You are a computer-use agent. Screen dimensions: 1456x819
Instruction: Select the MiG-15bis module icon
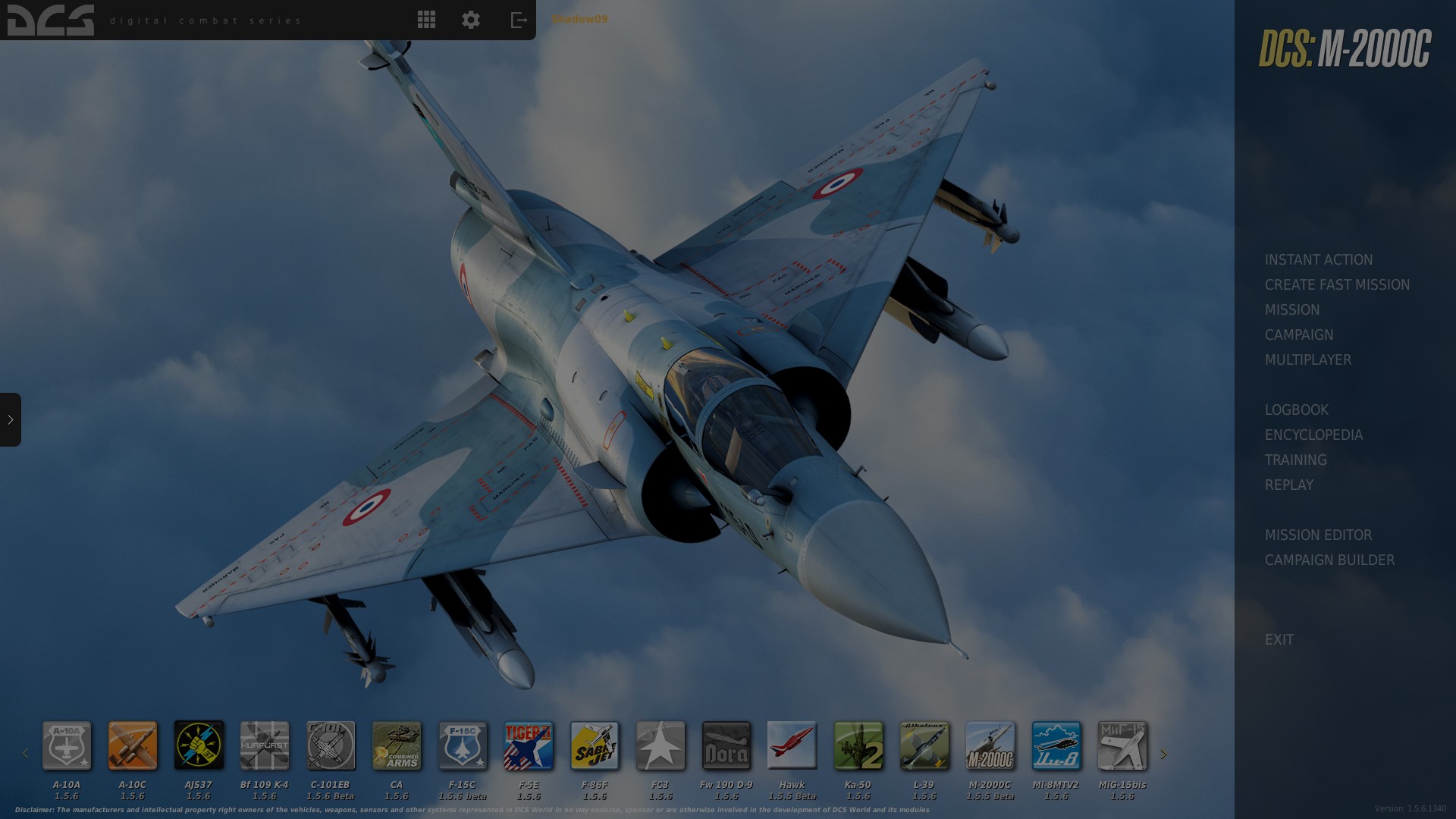pos(1122,747)
